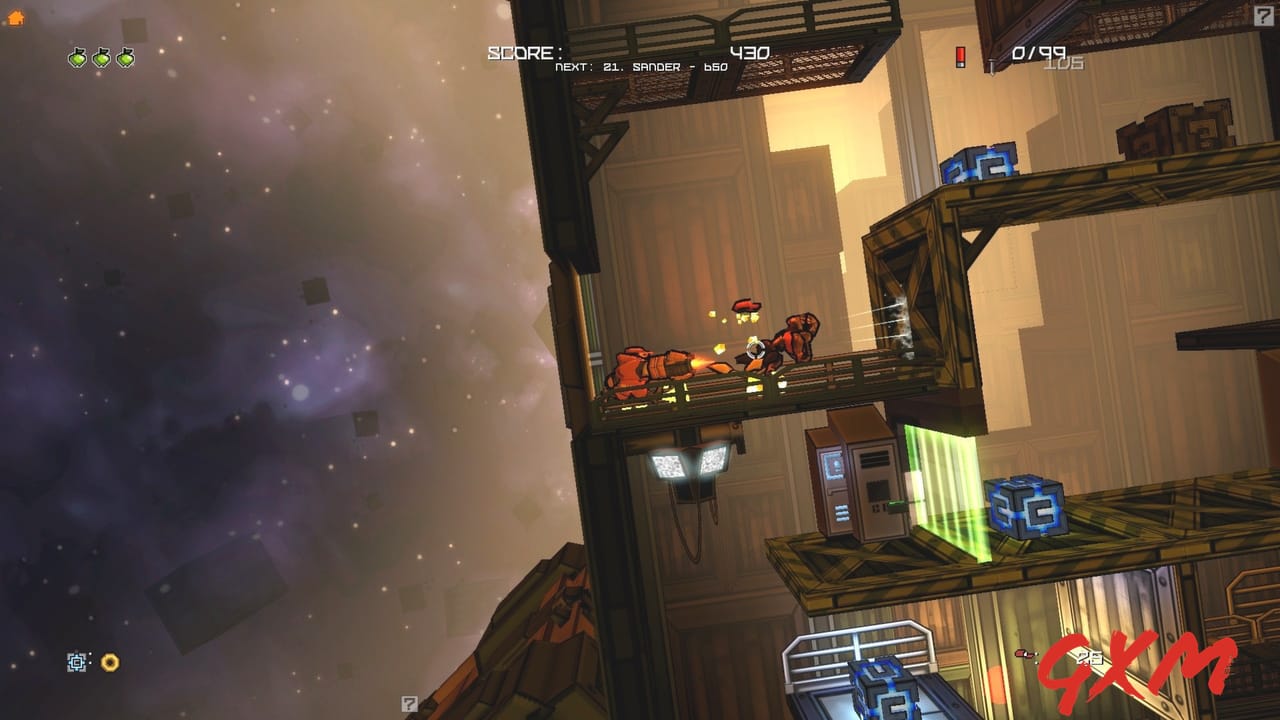Image resolution: width=1280 pixels, height=720 pixels.
Task: Open the help question mark near bottom center
Action: 408,702
